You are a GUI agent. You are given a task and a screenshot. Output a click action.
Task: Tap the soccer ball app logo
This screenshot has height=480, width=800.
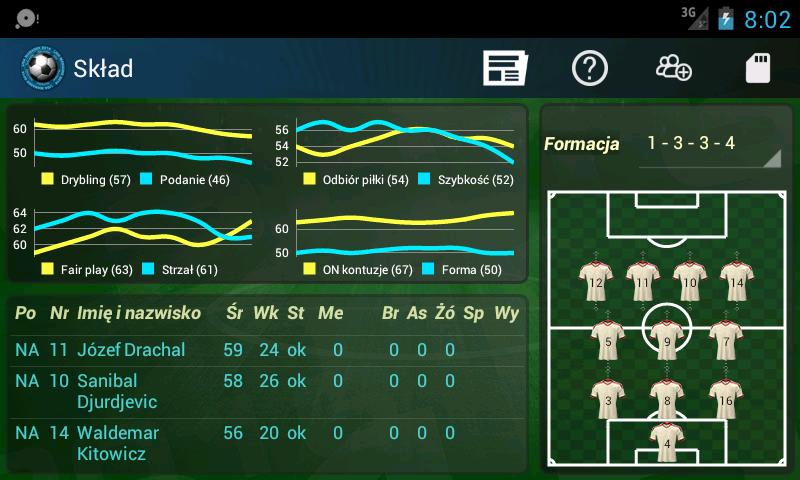tap(40, 68)
